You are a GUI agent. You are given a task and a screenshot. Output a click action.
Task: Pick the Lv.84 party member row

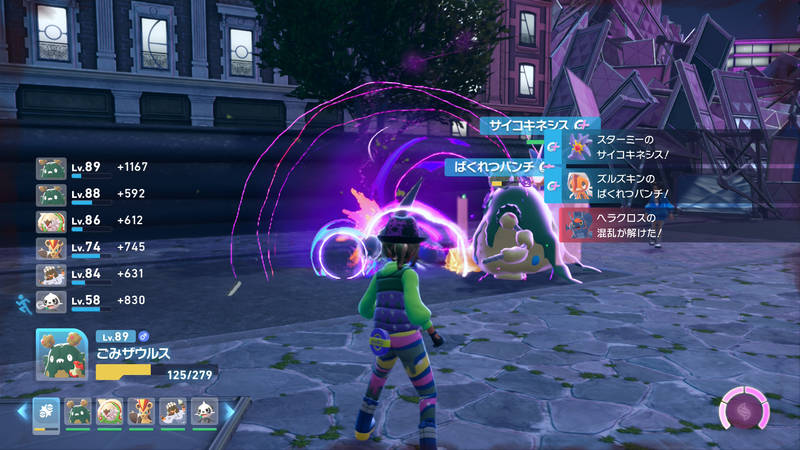click(x=90, y=275)
